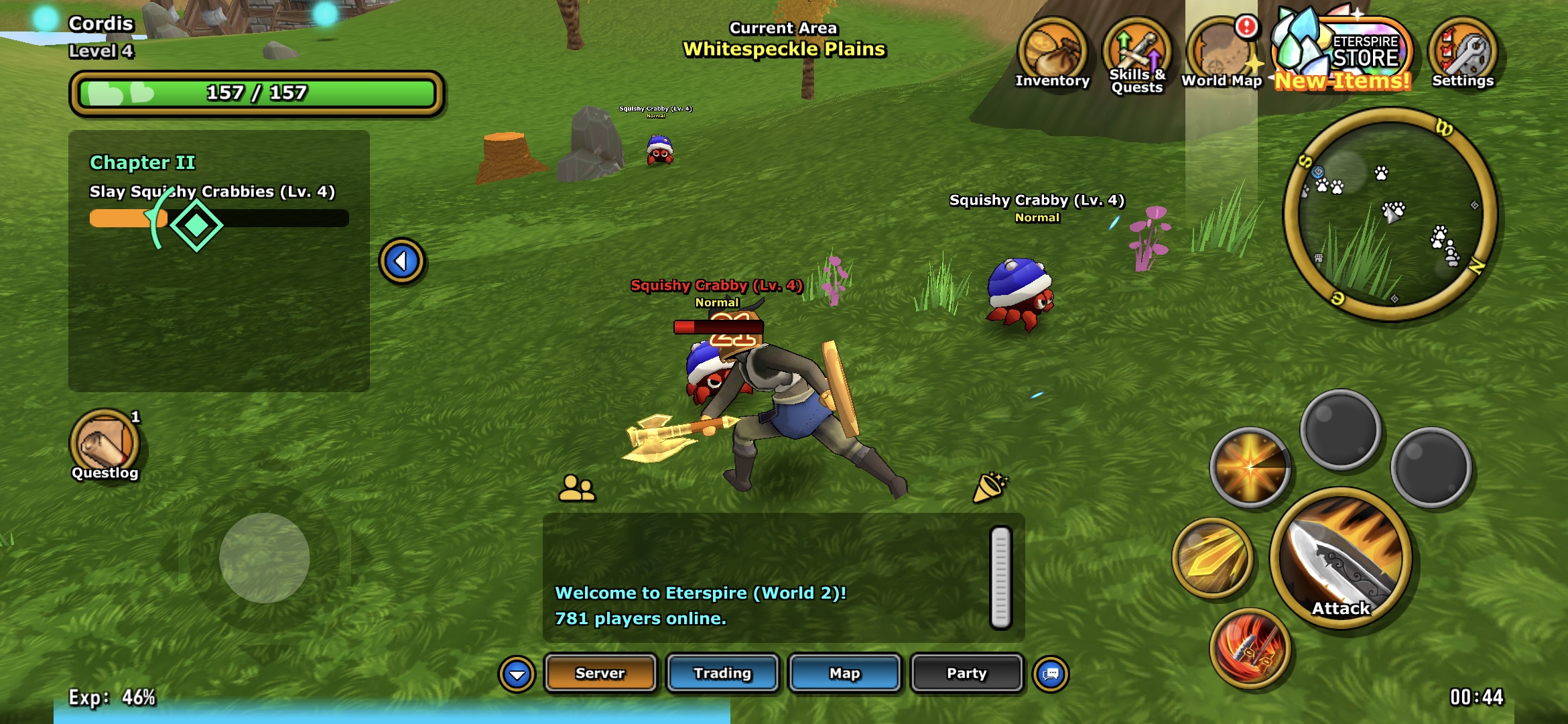Open the Inventory bag
Screen dimensions: 1568x724
(1052, 54)
